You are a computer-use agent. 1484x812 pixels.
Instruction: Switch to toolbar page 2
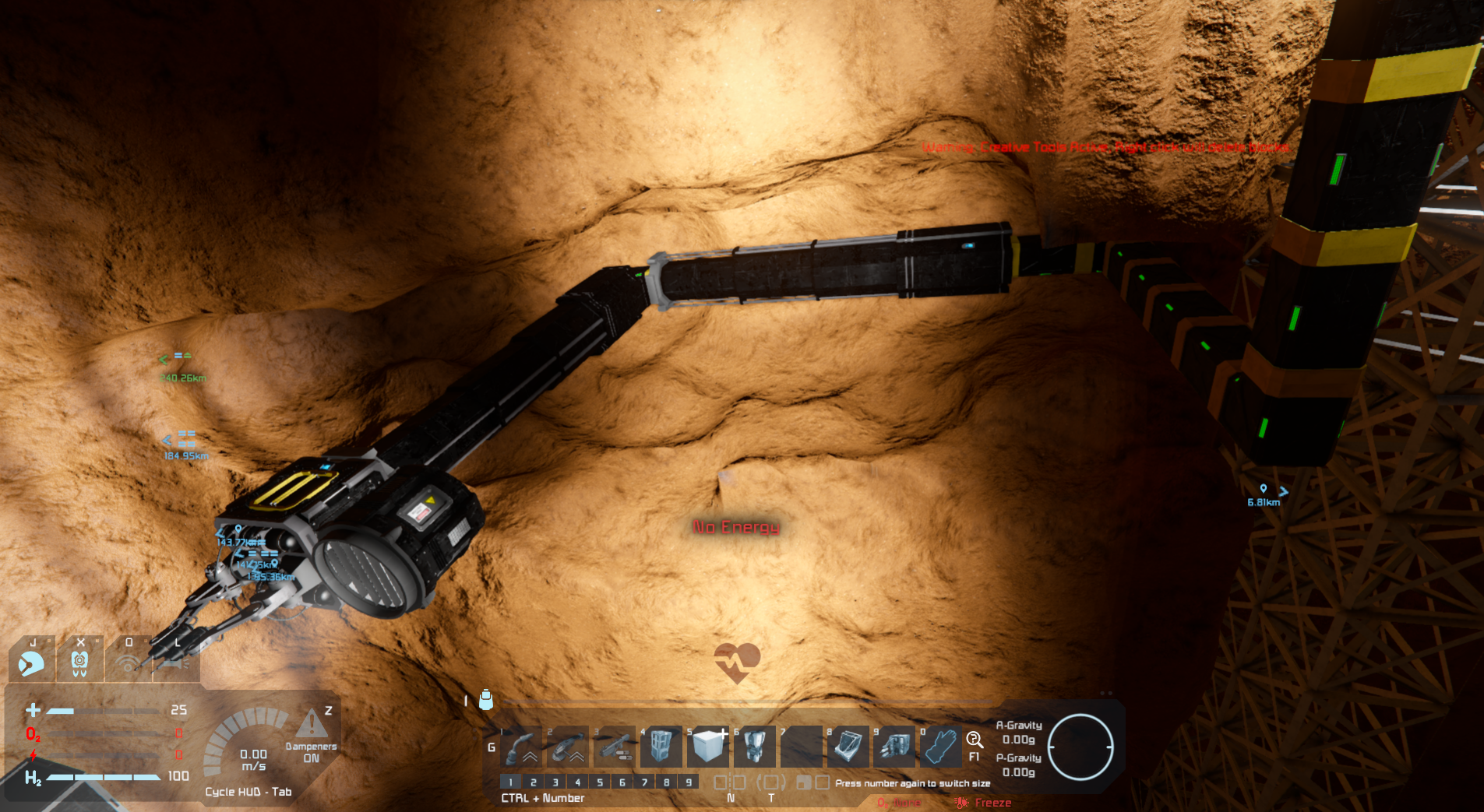click(x=533, y=782)
